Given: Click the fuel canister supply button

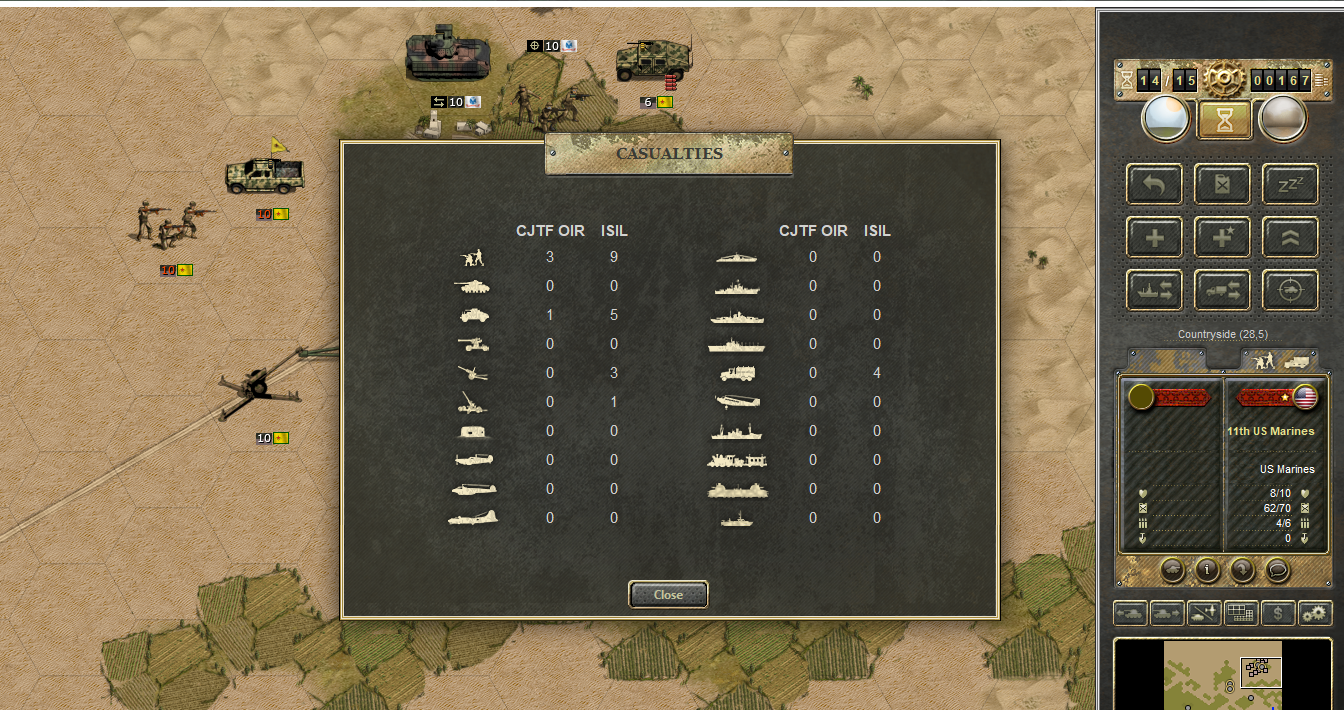Looking at the screenshot, I should (1222, 185).
